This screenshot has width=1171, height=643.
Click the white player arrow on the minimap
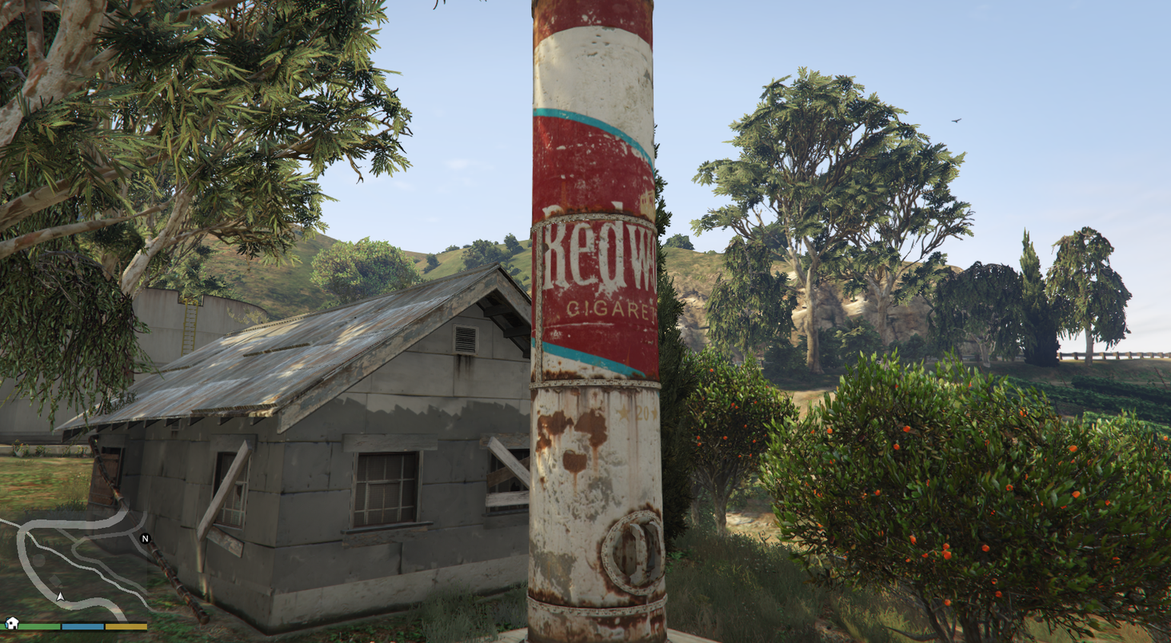click(60, 597)
